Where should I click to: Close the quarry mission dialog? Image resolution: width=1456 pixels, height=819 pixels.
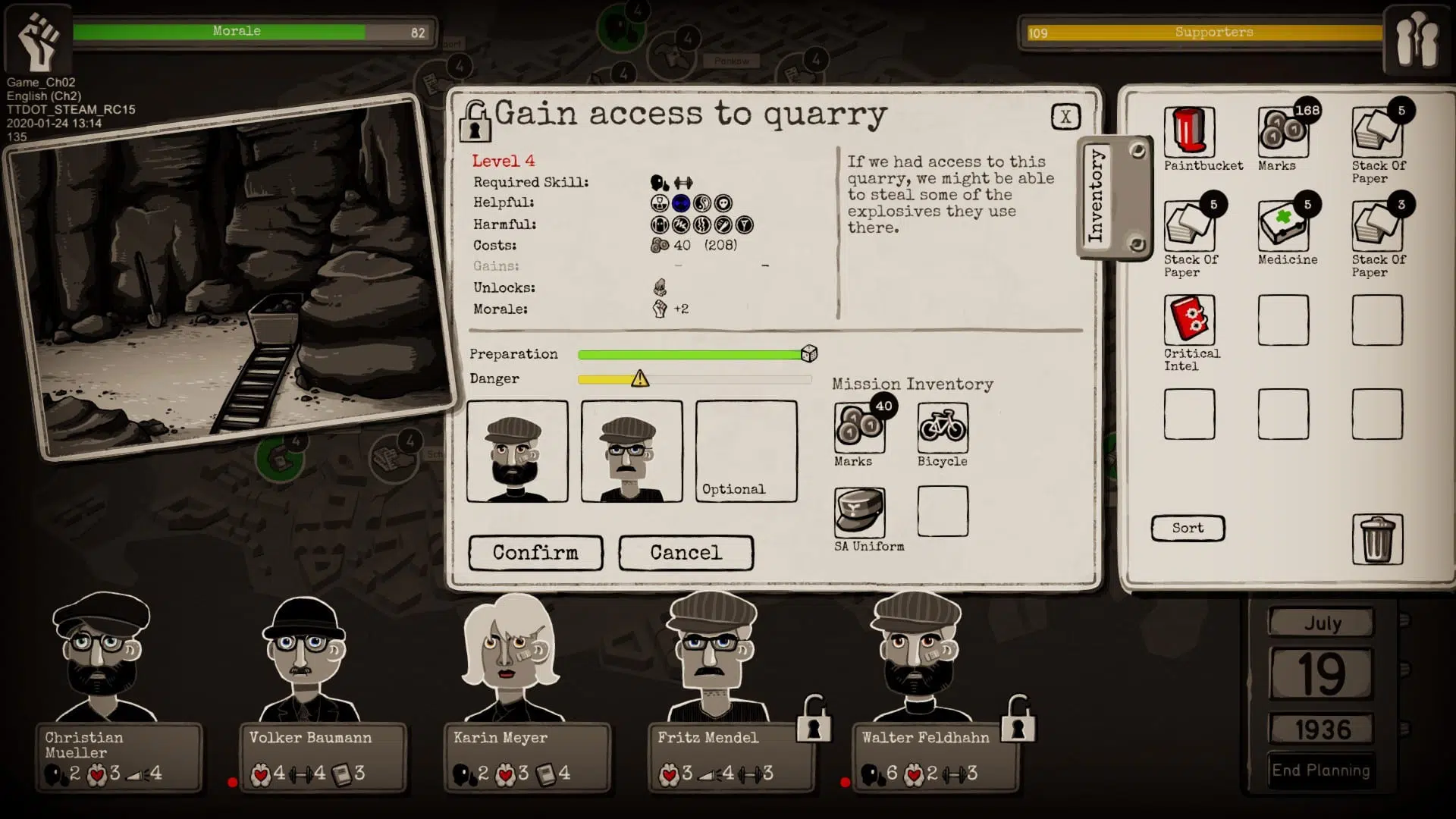[x=1066, y=116]
